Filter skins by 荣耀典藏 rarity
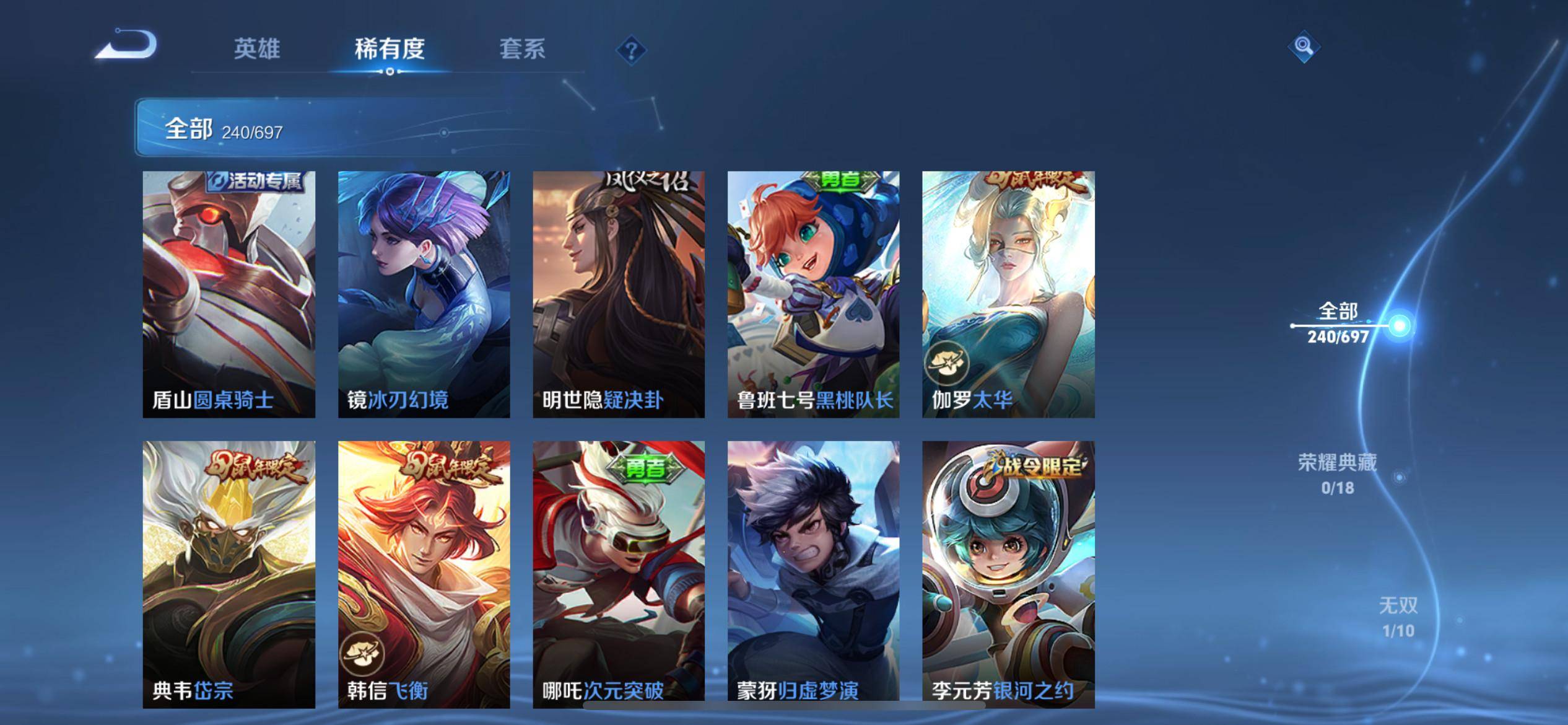The width and height of the screenshot is (1568, 725). [1338, 474]
